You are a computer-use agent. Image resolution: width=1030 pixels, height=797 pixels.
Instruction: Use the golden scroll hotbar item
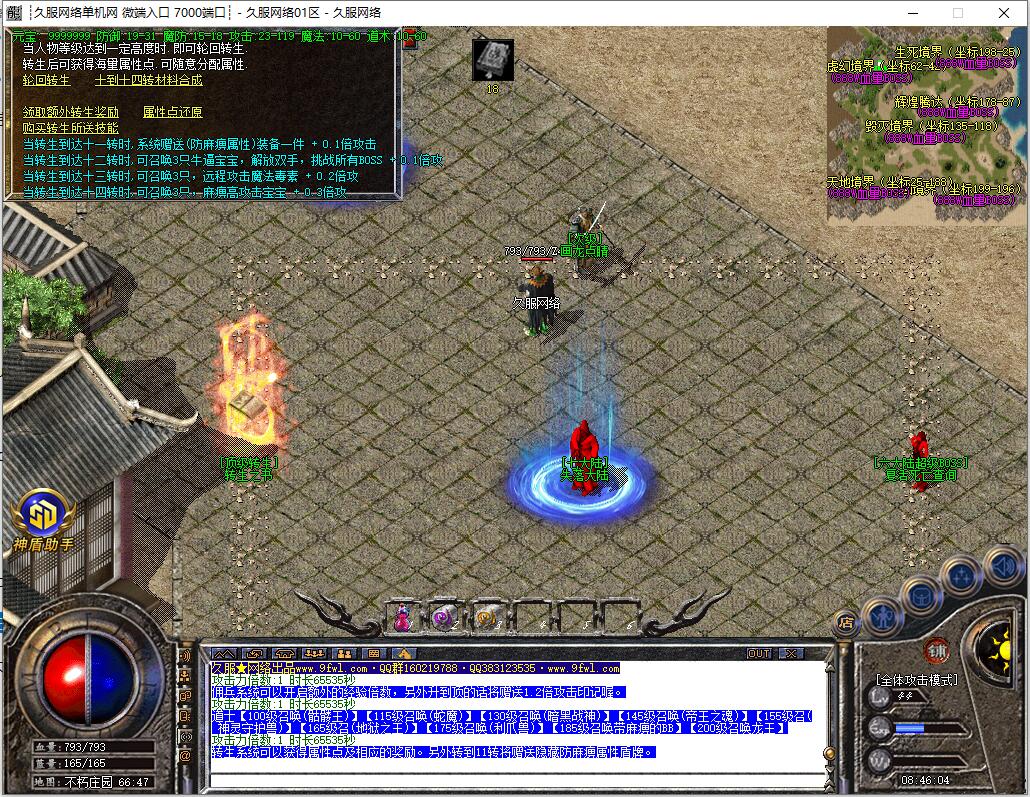click(487, 618)
